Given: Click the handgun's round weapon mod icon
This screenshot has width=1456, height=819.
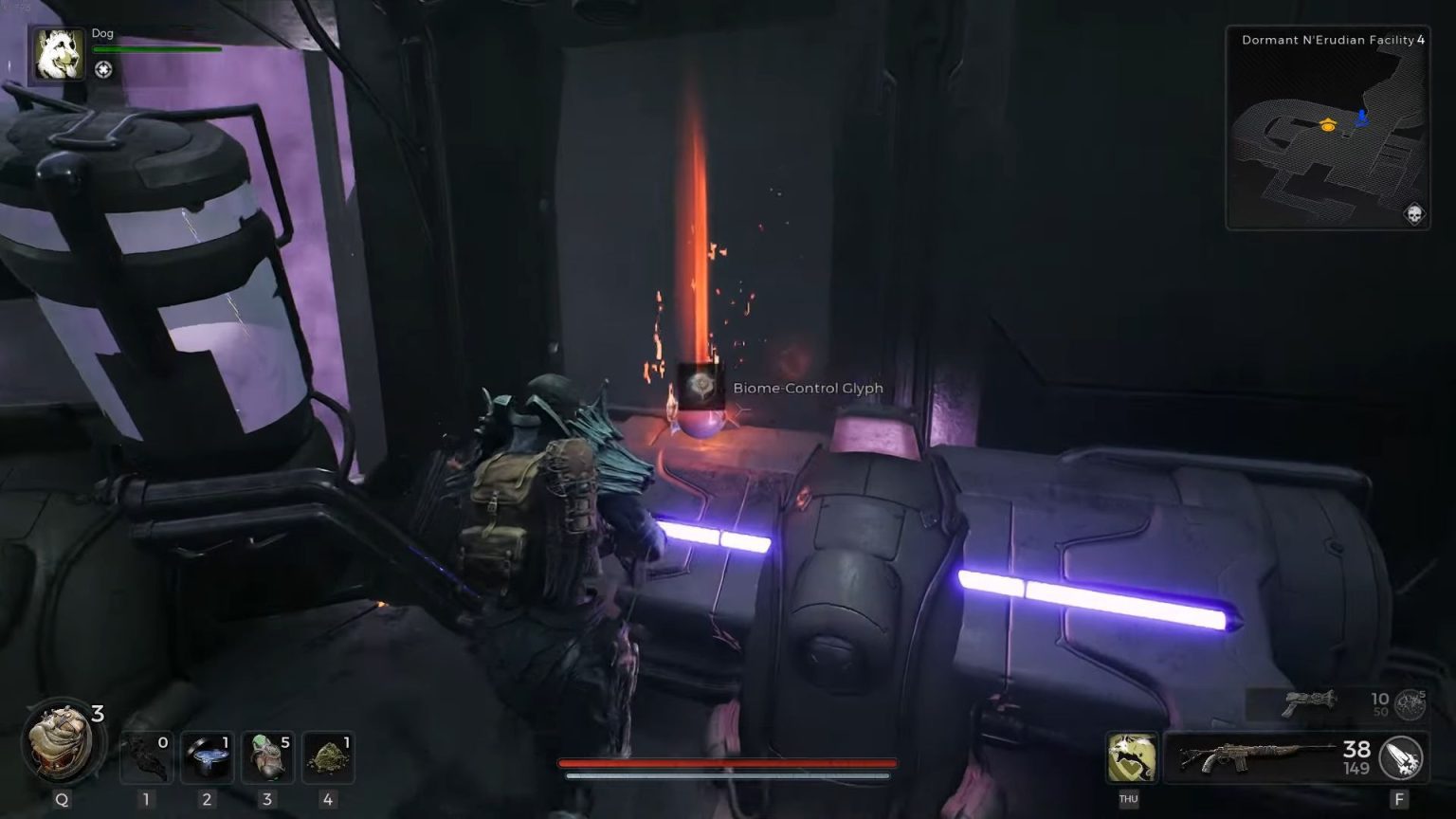Looking at the screenshot, I should 1410,703.
